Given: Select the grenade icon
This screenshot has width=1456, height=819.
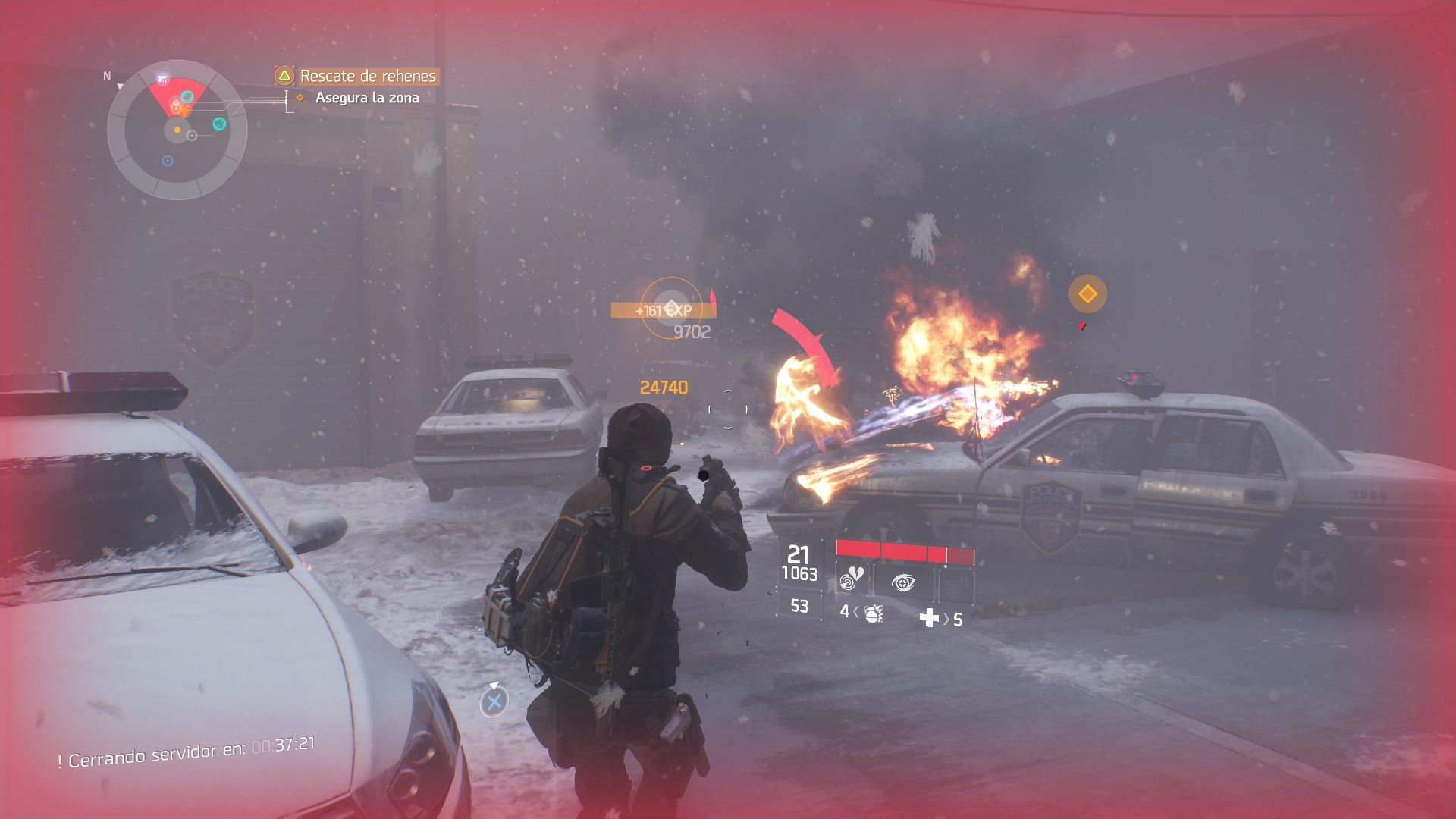Looking at the screenshot, I should pos(873,613).
